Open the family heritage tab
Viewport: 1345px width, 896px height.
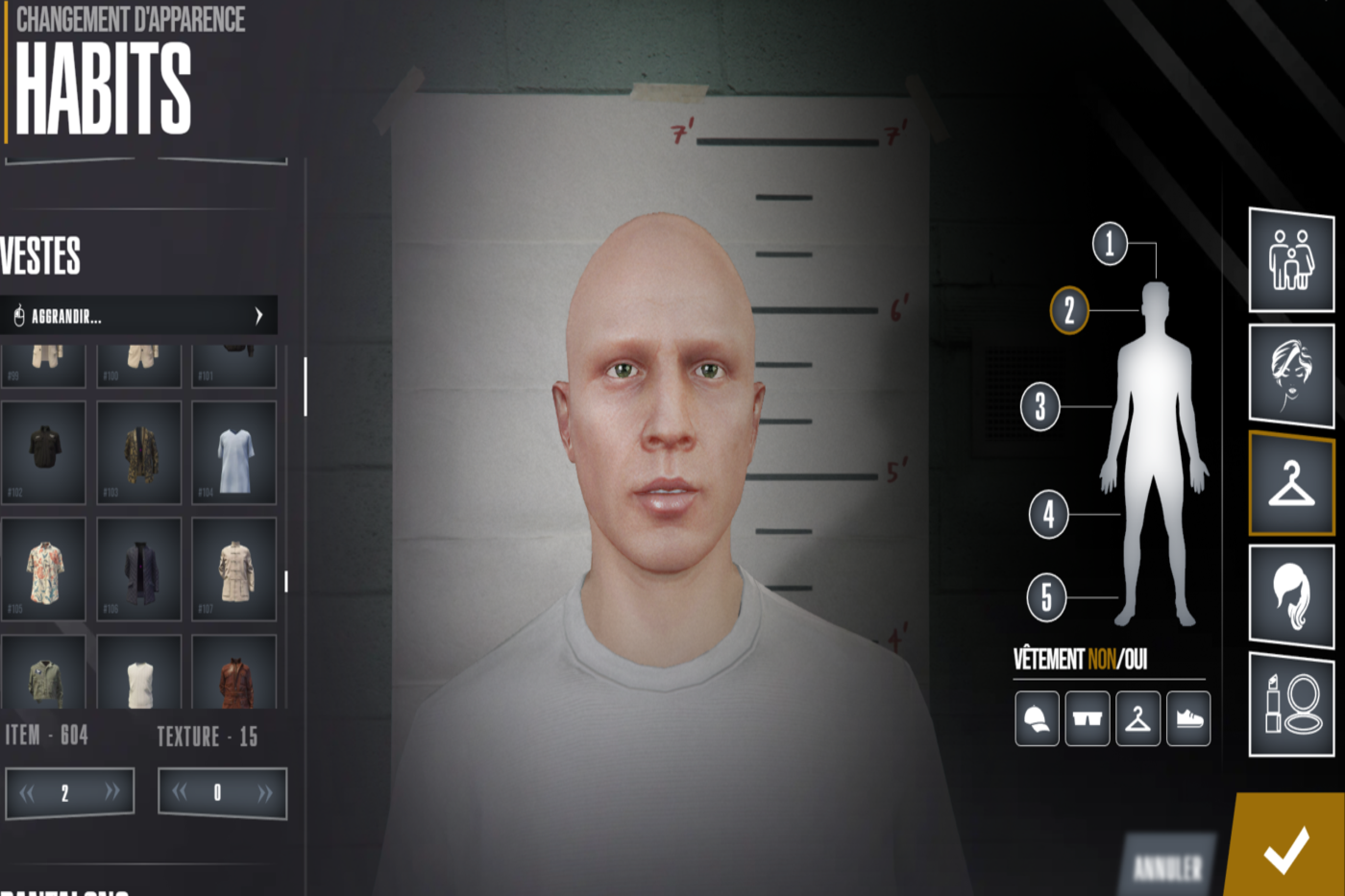tap(1291, 259)
